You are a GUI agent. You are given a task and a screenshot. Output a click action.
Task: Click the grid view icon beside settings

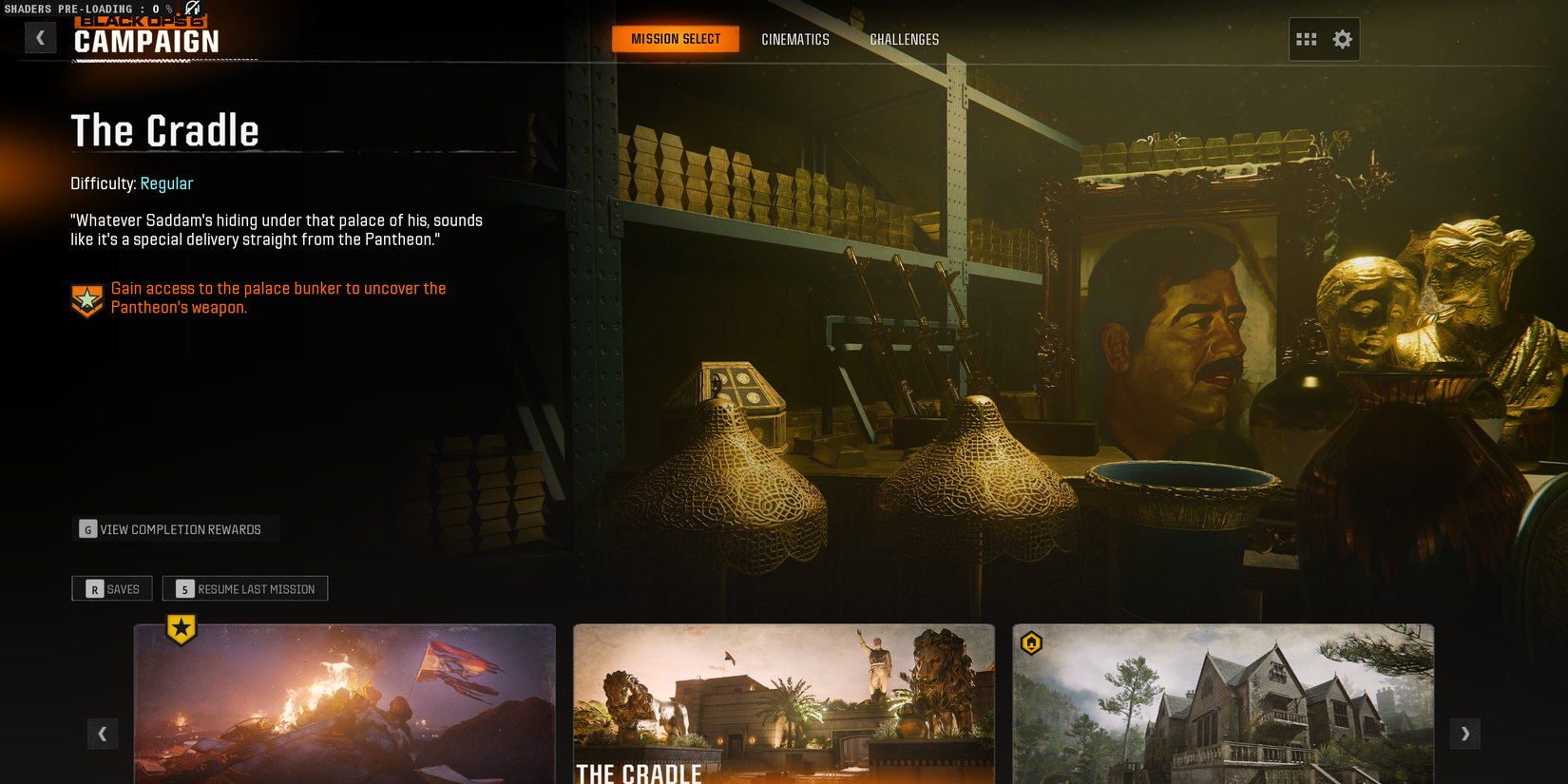click(x=1308, y=39)
